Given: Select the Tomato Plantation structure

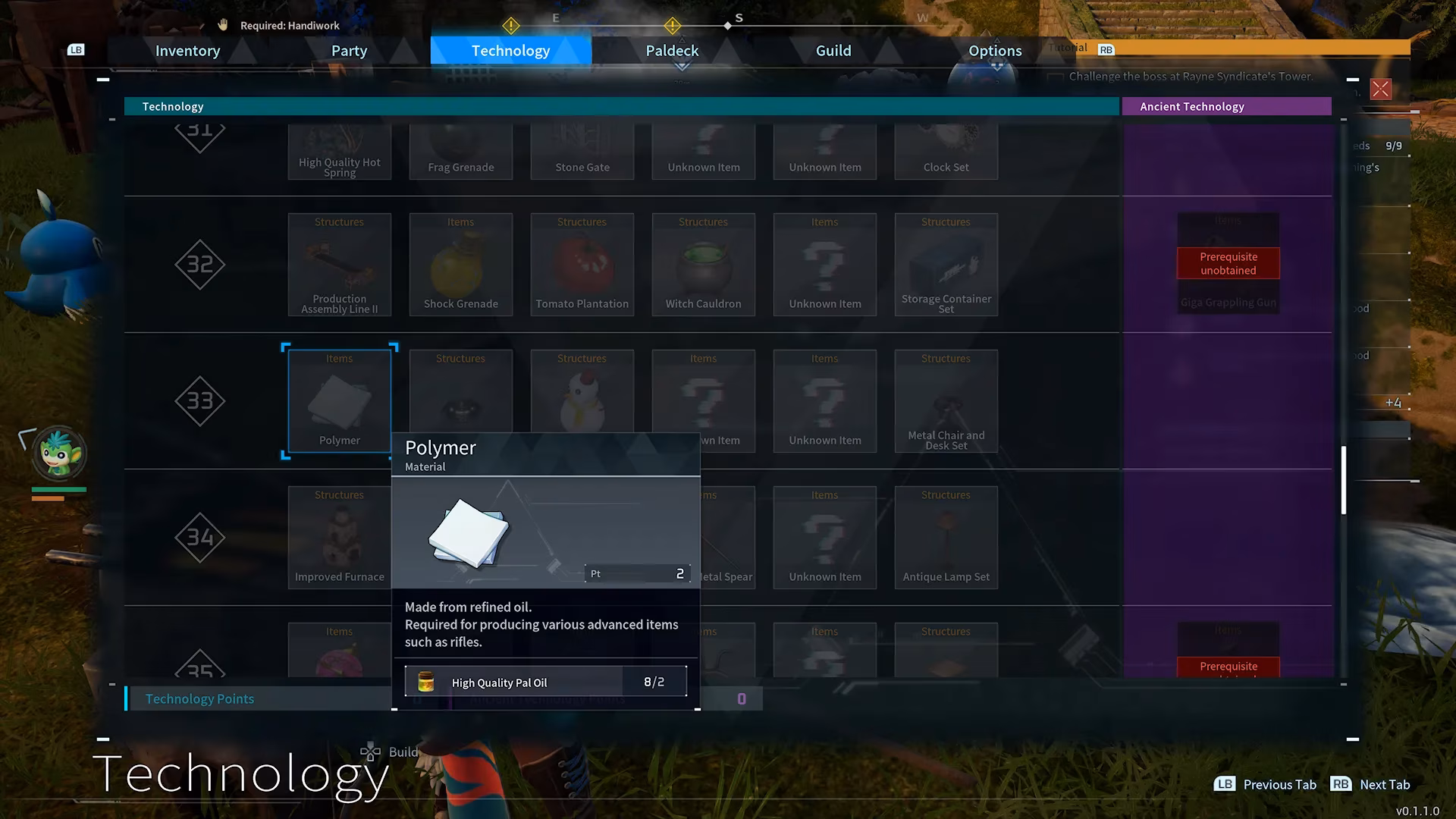Looking at the screenshot, I should 582,264.
